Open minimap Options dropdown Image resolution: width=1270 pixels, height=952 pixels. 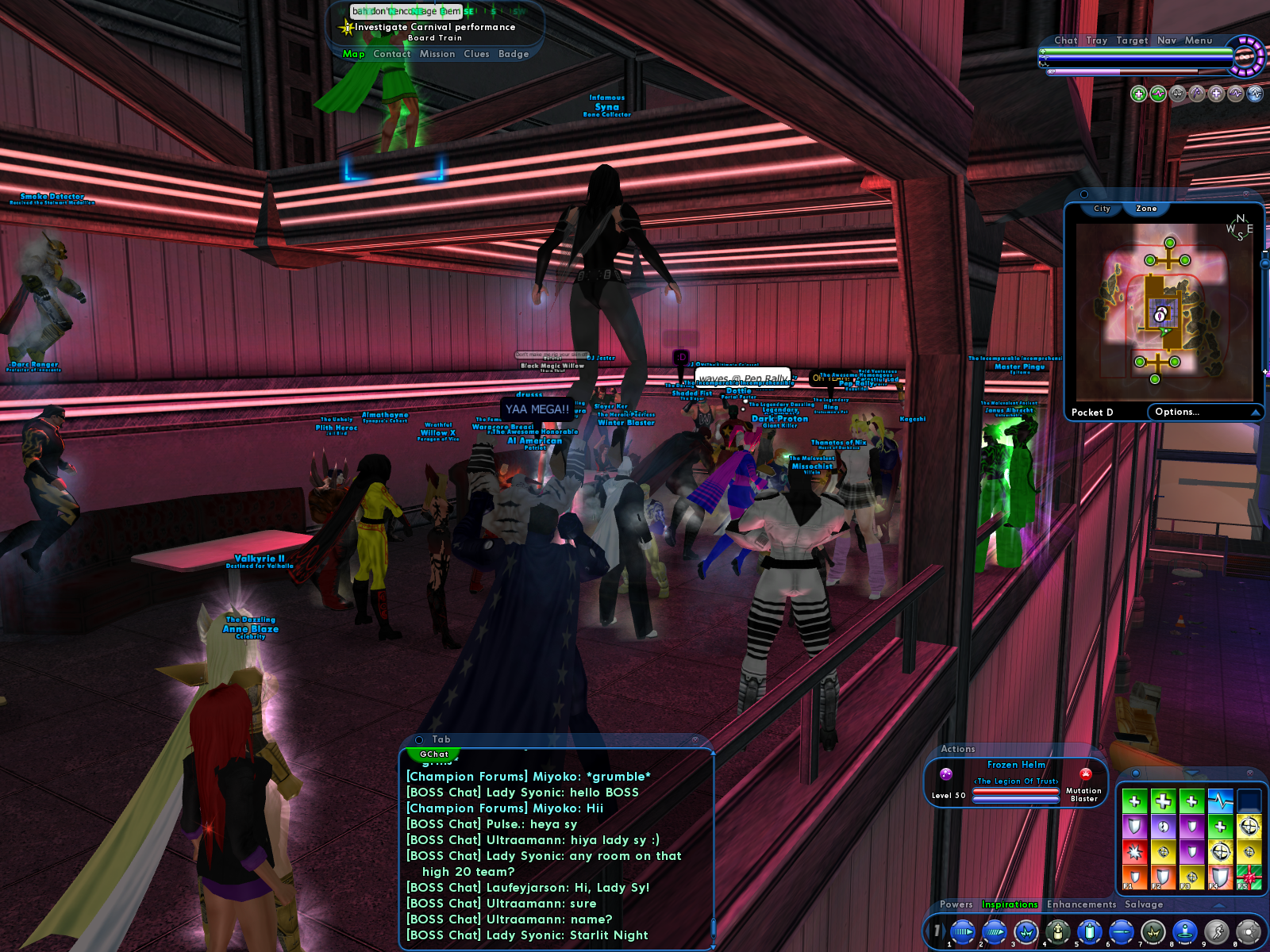tap(1205, 412)
